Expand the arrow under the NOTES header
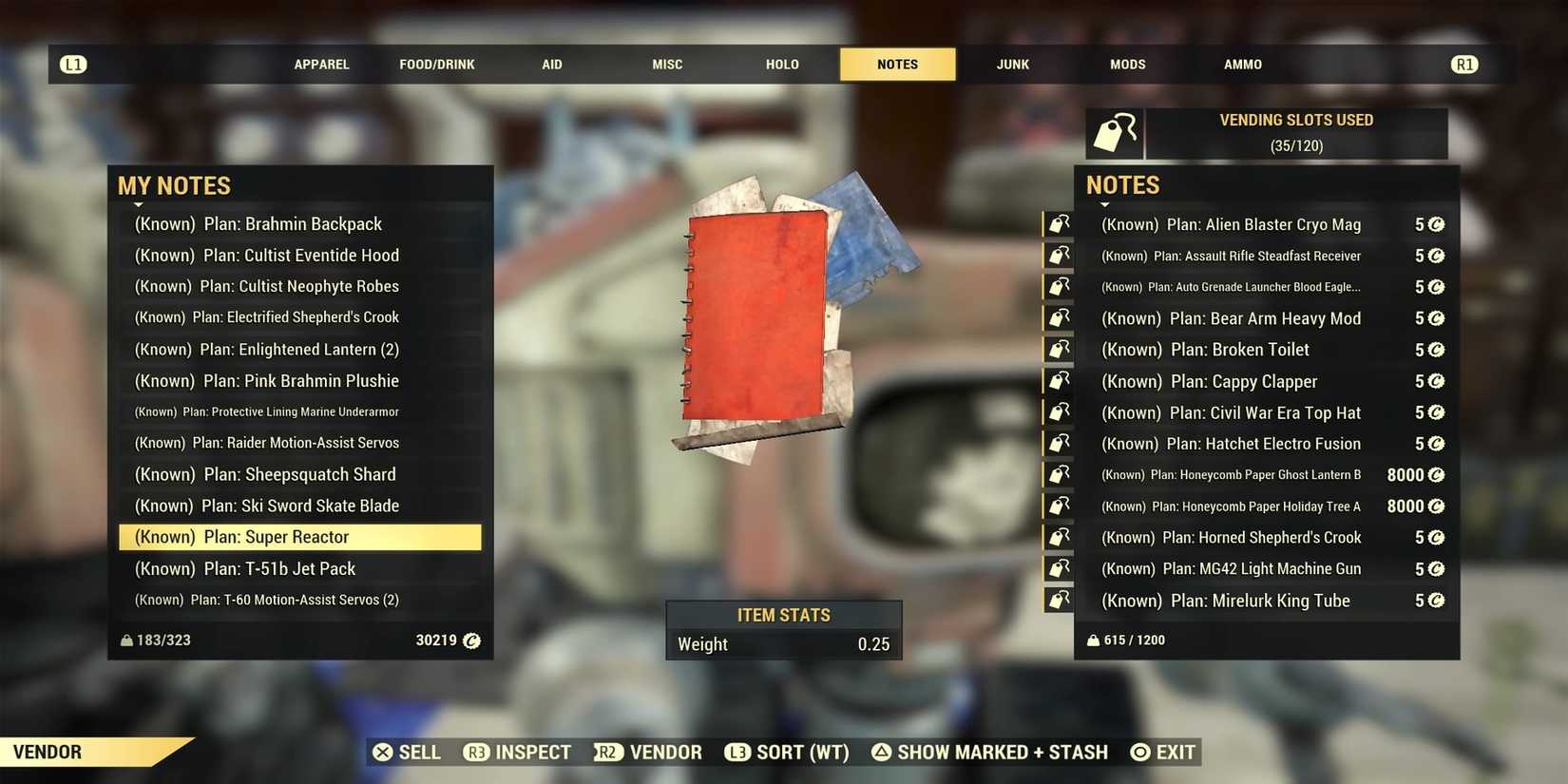1568x784 pixels. pyautogui.click(x=1106, y=204)
